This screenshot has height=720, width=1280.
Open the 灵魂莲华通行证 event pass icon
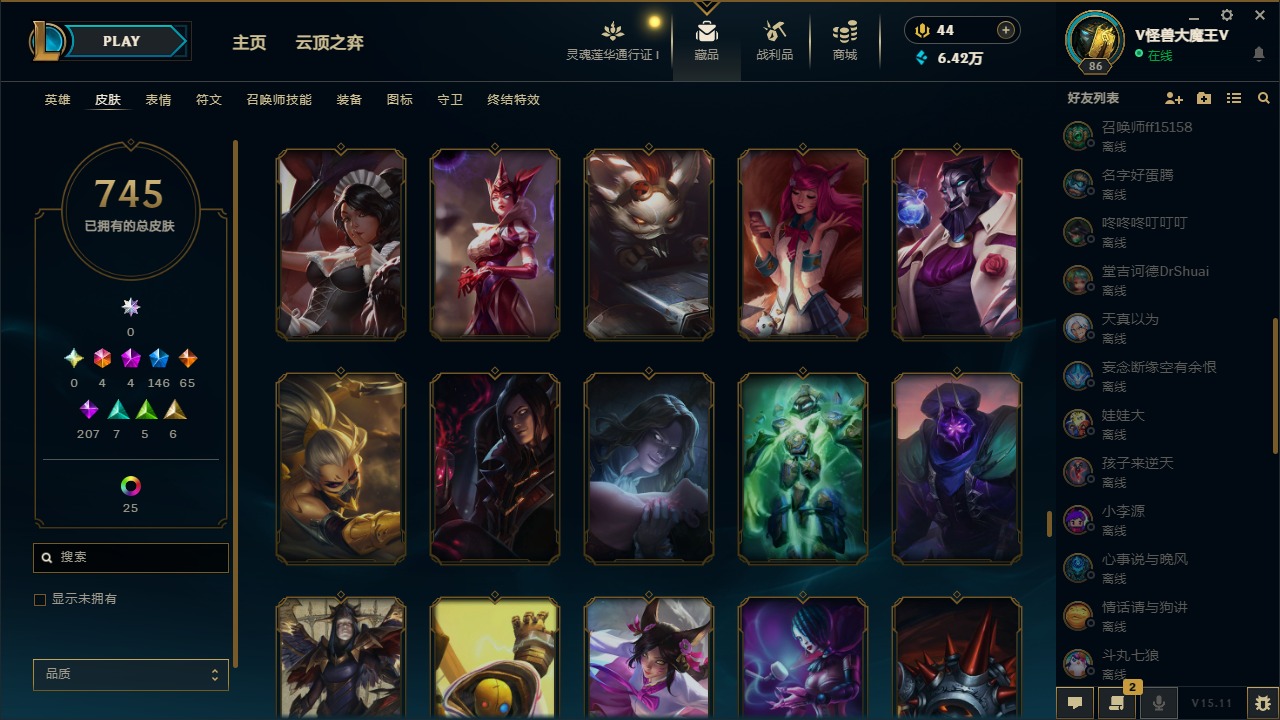pos(613,33)
